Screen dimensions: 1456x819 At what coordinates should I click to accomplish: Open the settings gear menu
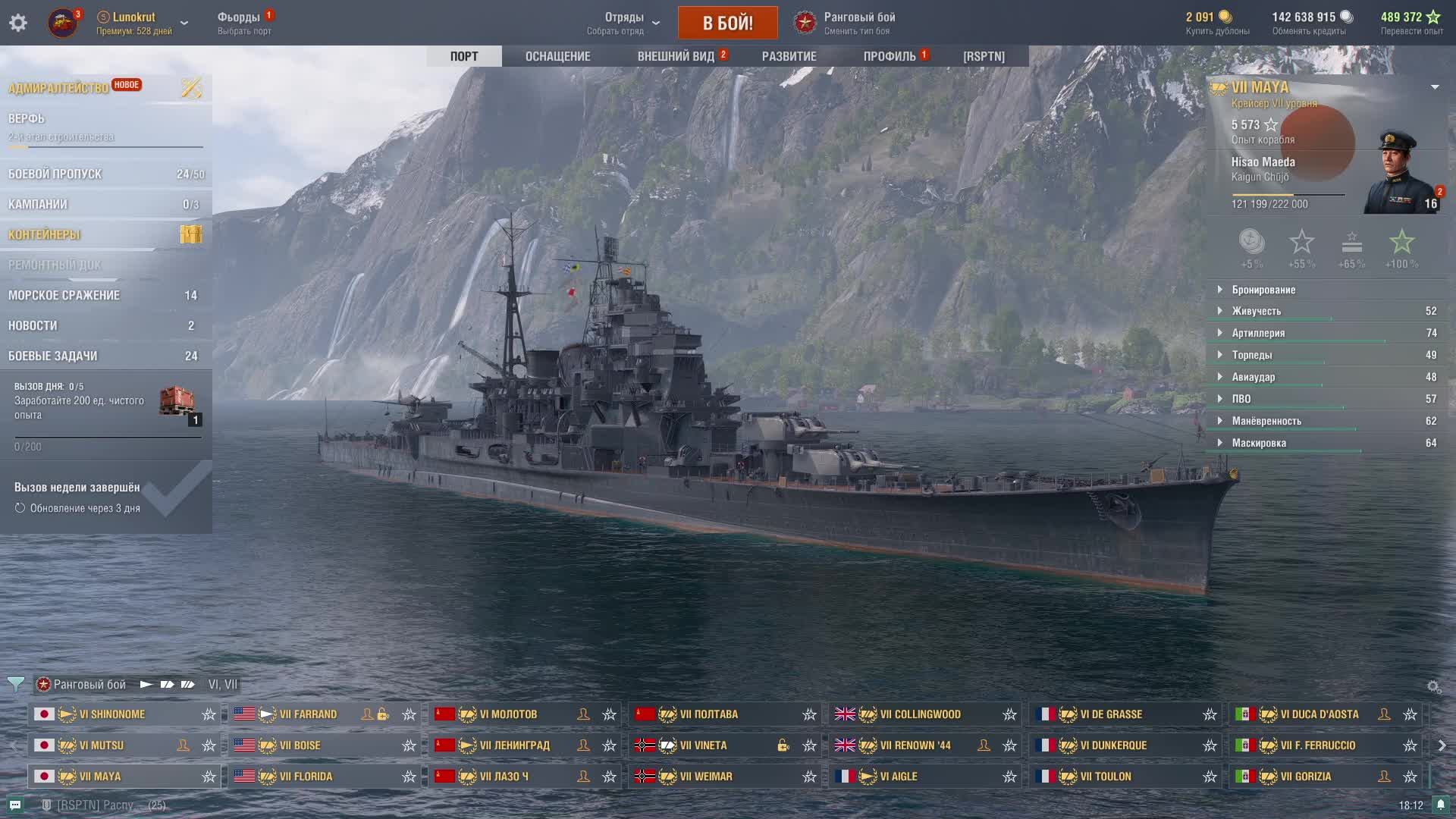click(18, 23)
